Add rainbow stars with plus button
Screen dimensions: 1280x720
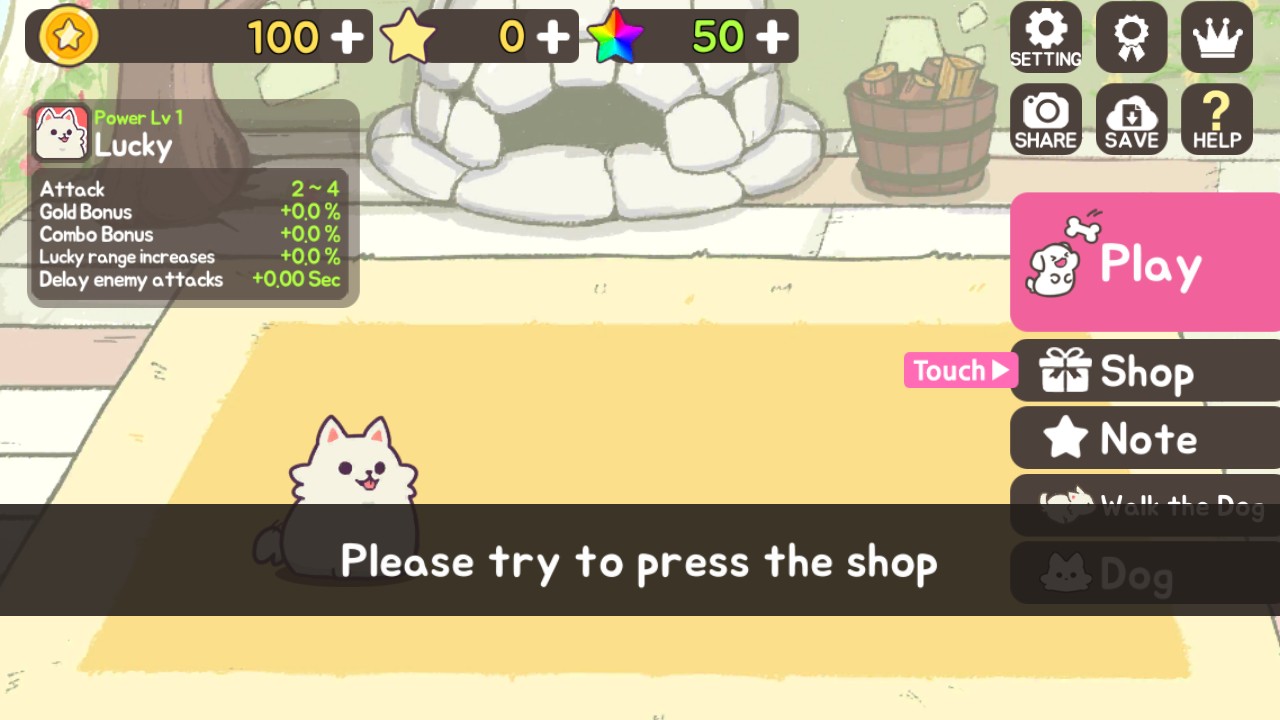coord(772,37)
